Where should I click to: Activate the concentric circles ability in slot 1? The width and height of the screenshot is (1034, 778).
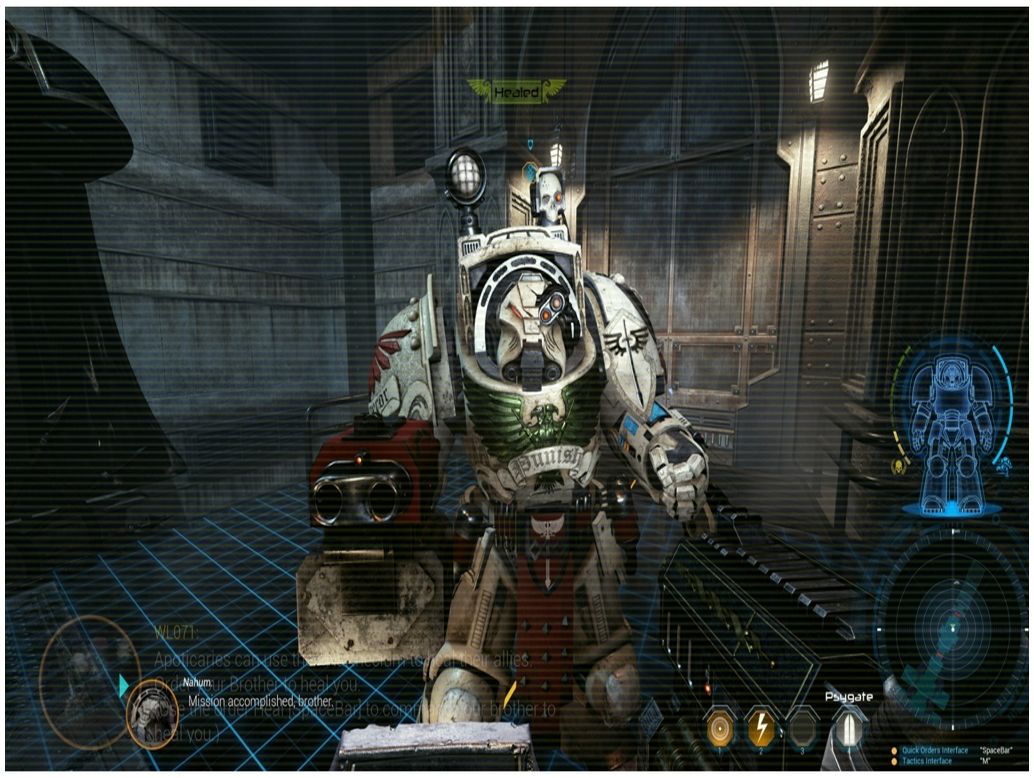[719, 729]
